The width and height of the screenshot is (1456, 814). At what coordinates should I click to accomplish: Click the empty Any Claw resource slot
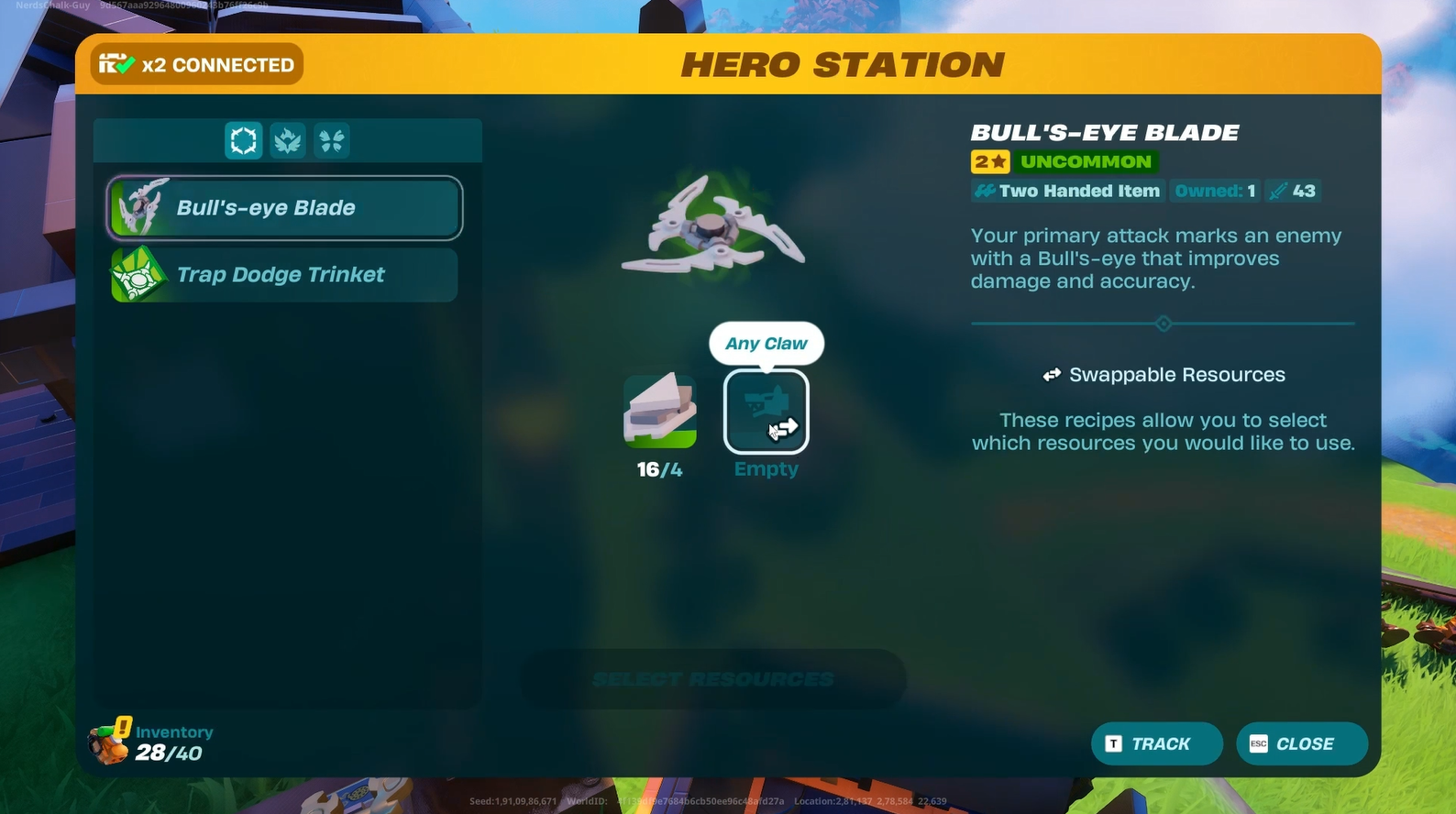pos(767,412)
